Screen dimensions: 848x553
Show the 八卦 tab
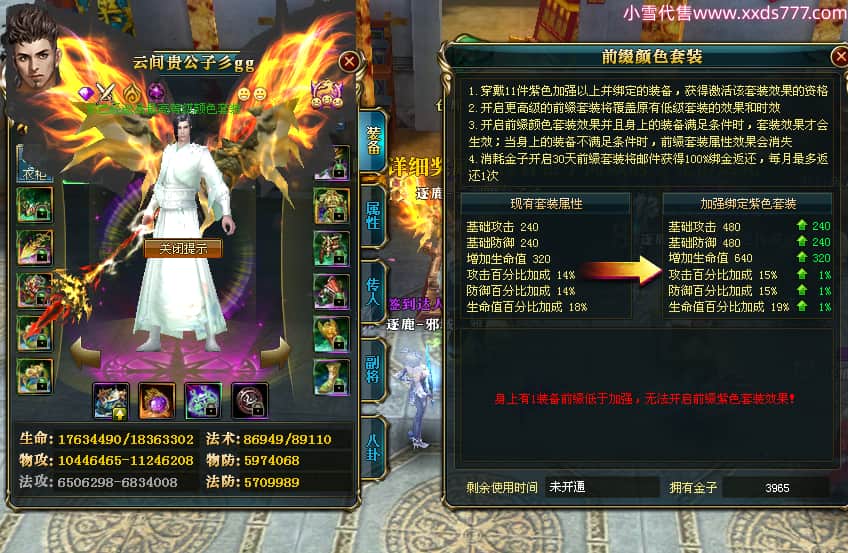(373, 444)
